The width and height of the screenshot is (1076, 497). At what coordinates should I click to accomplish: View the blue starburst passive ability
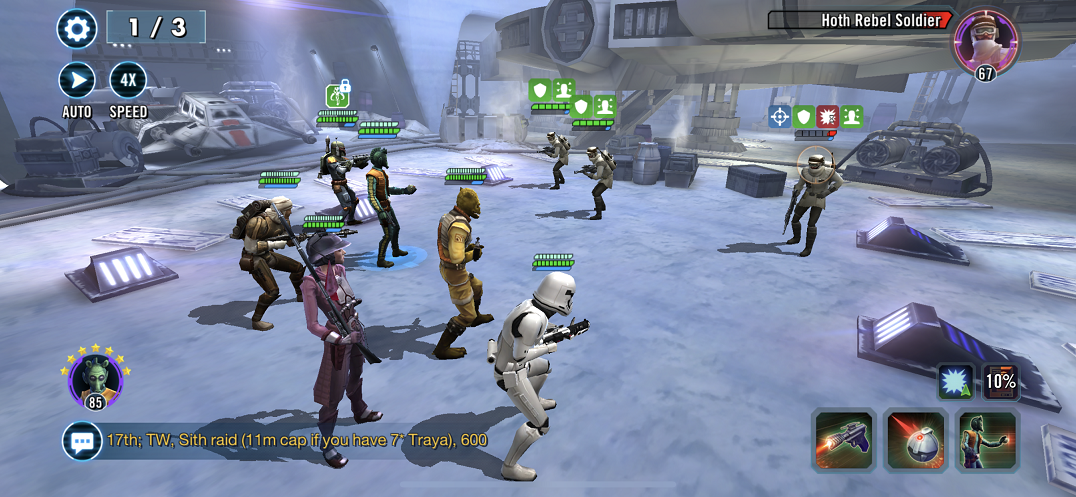coord(953,381)
